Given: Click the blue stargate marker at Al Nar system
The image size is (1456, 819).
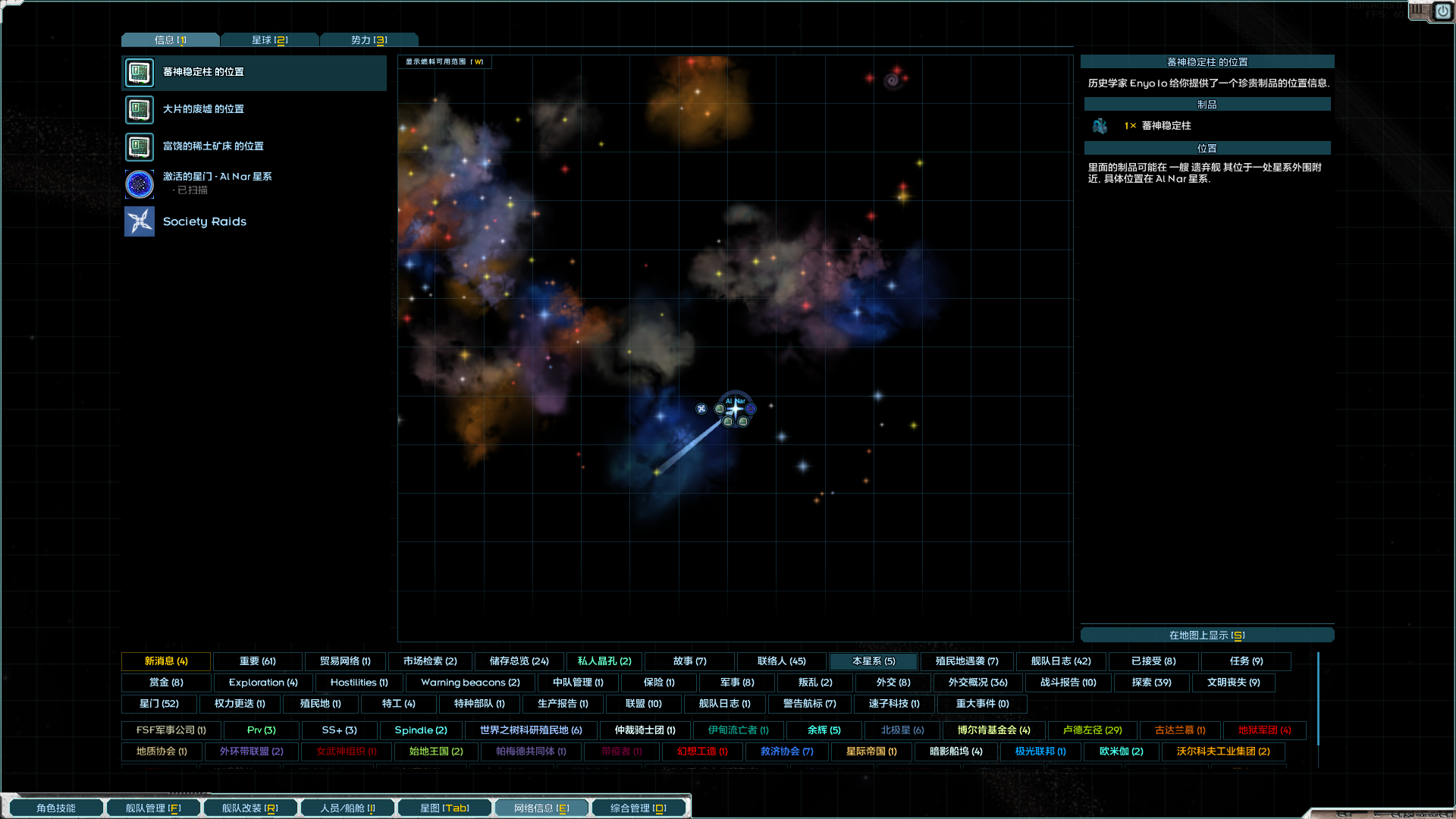Looking at the screenshot, I should (751, 409).
